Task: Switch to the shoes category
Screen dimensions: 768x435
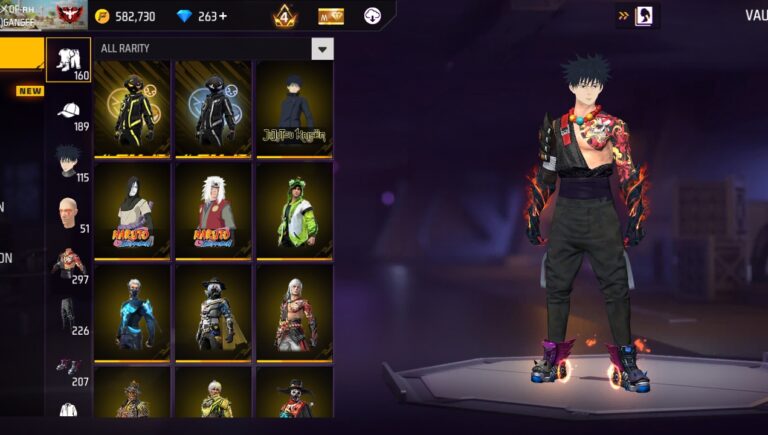Action: [x=69, y=367]
